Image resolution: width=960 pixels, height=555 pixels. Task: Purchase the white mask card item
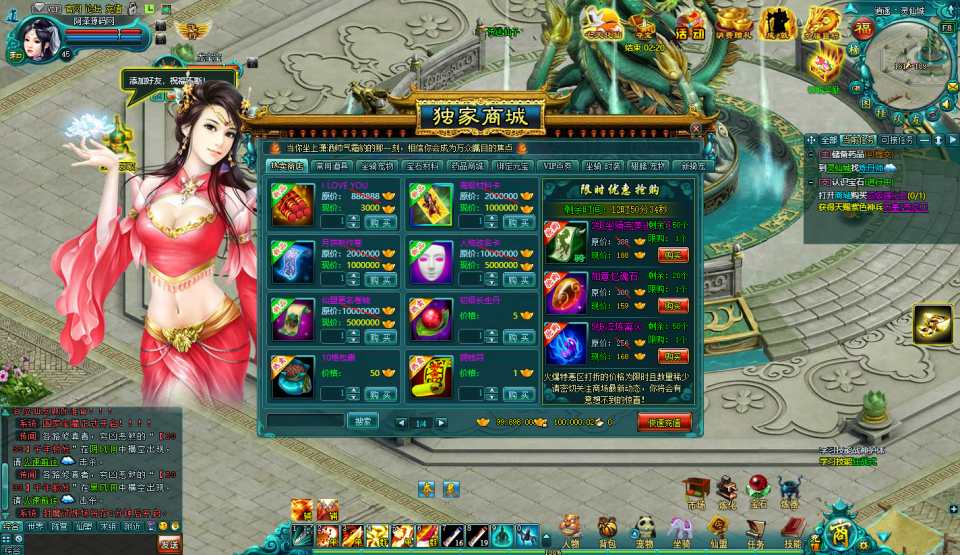518,279
